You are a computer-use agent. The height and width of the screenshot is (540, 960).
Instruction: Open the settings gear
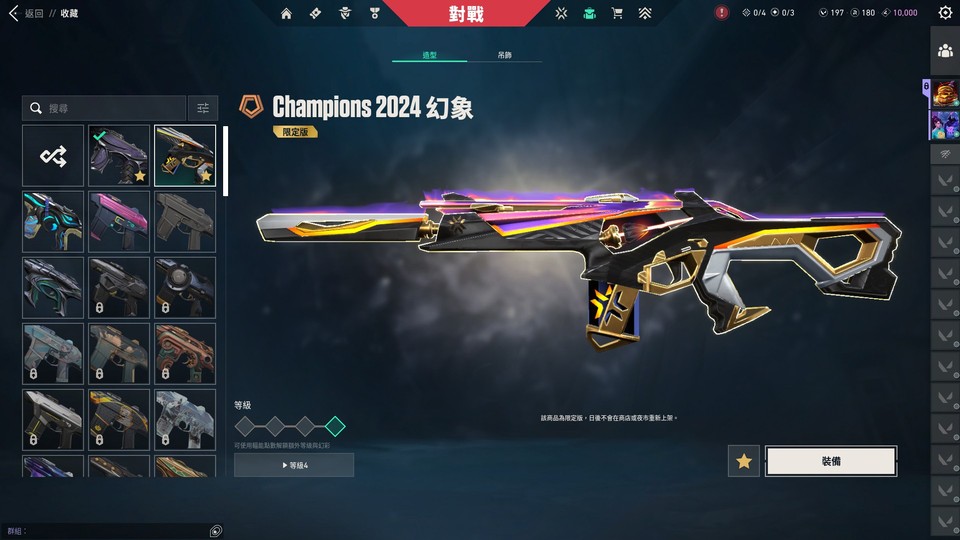pyautogui.click(x=945, y=13)
